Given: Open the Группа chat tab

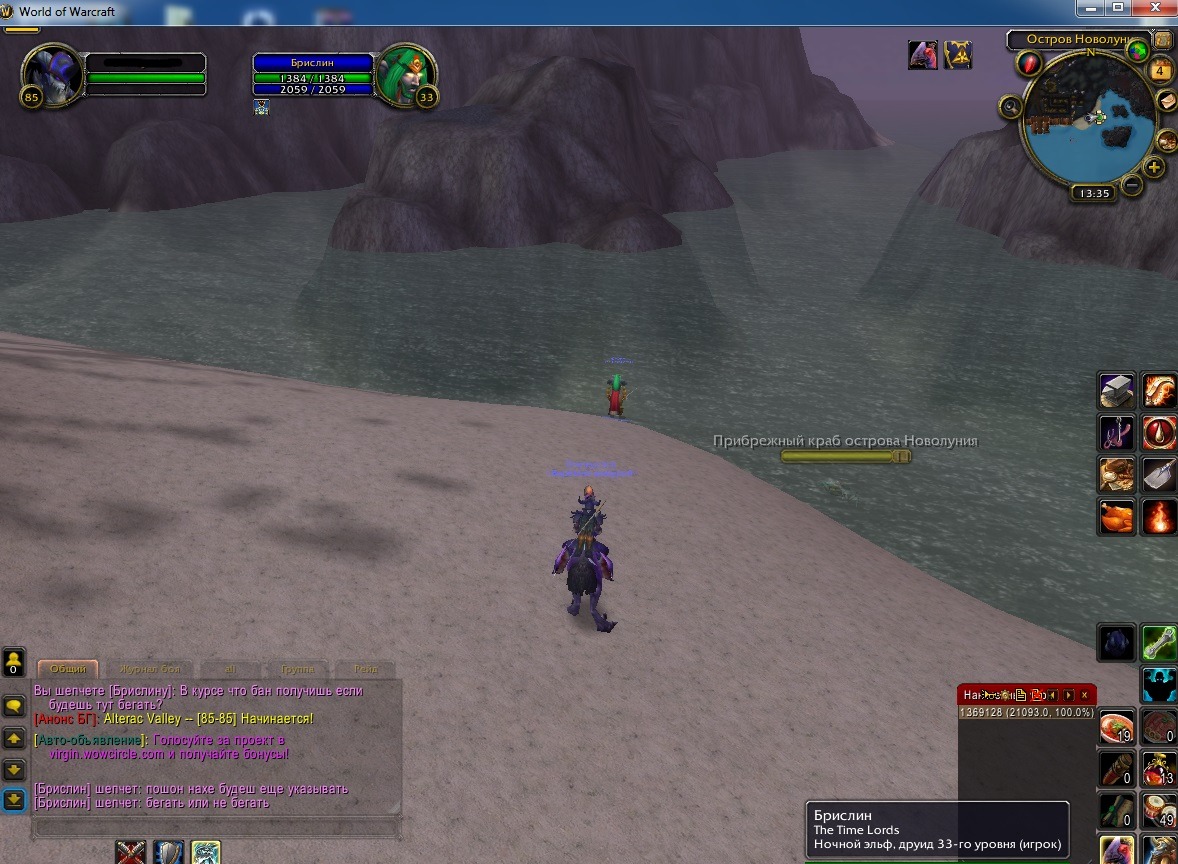Looking at the screenshot, I should pos(297,669).
